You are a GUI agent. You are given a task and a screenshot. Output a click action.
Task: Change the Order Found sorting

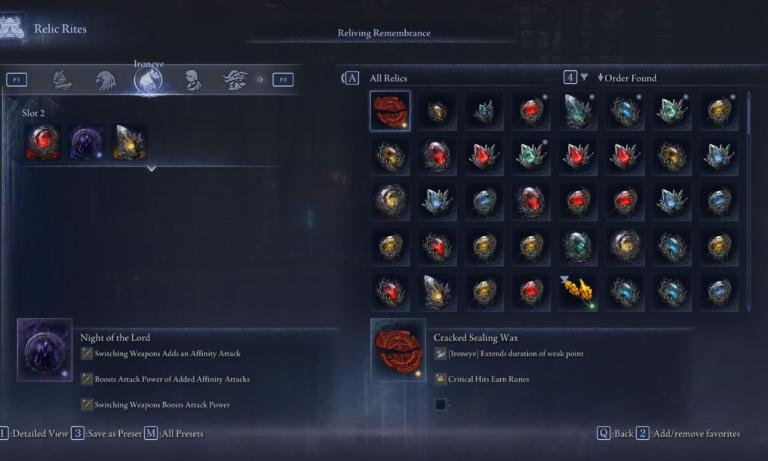pyautogui.click(x=625, y=78)
